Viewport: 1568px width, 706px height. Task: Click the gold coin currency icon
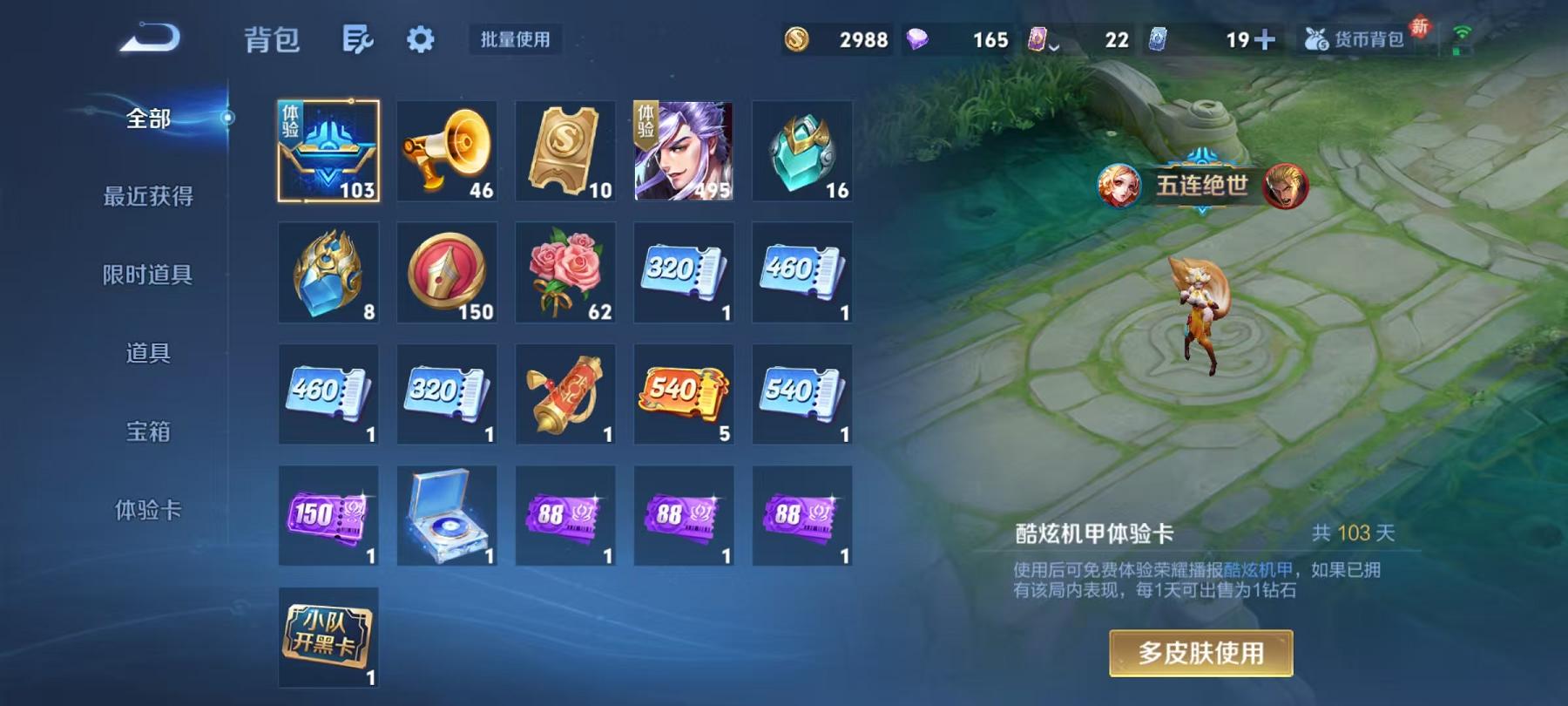[x=799, y=38]
